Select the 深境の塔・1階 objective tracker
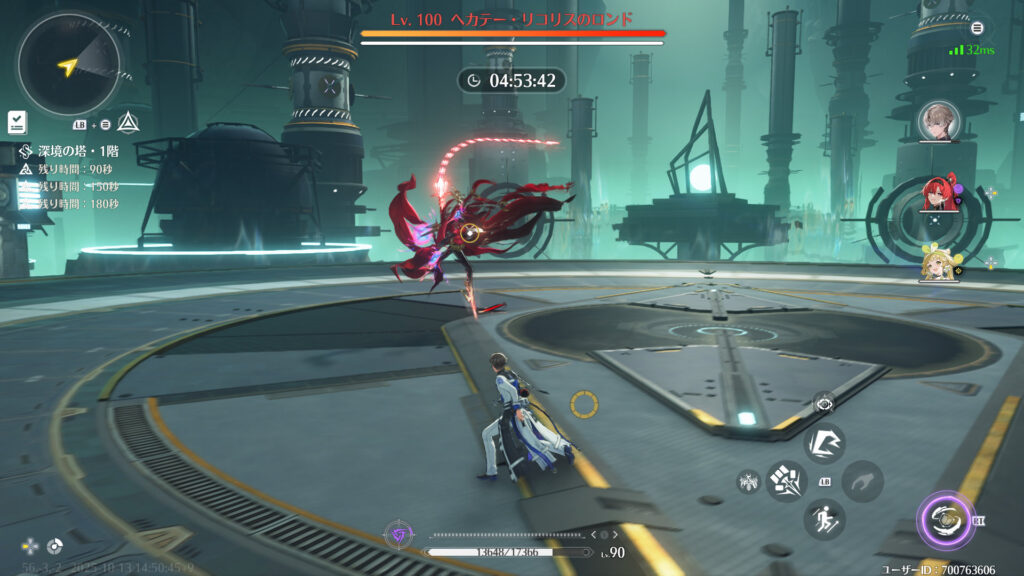Screen dimensions: 1024x576 click(68, 152)
